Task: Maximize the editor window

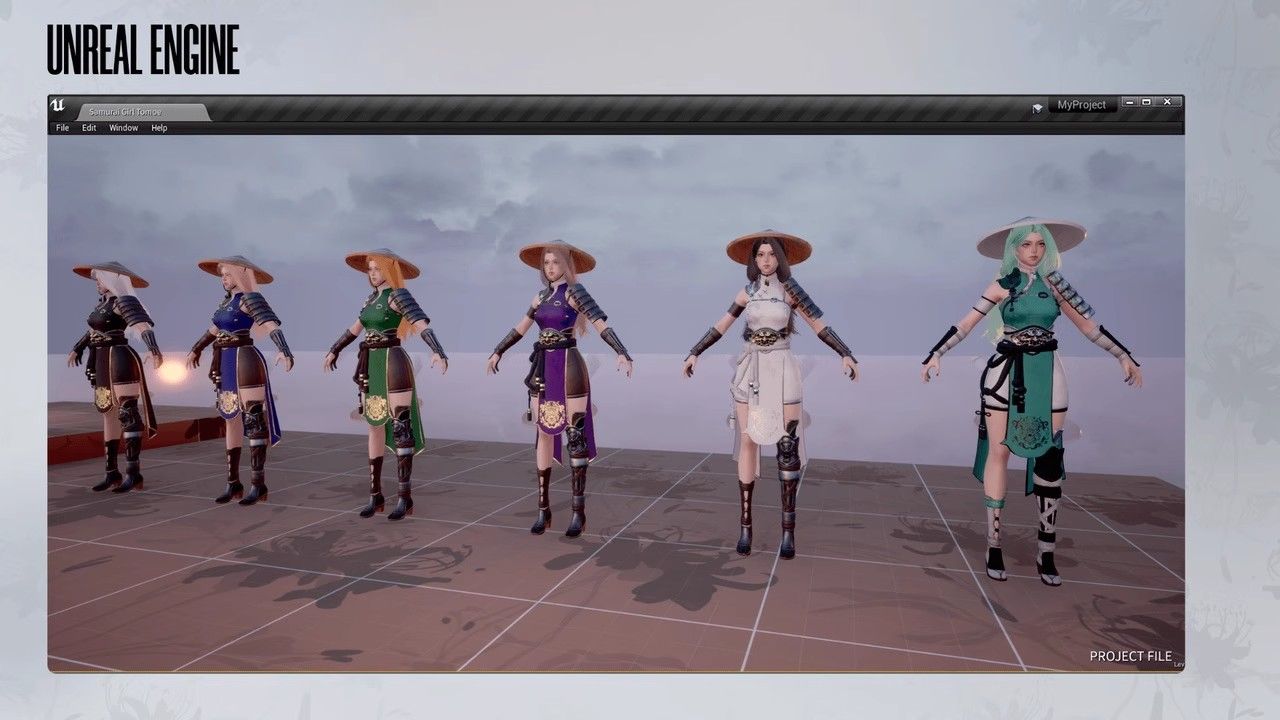Action: pos(1147,102)
